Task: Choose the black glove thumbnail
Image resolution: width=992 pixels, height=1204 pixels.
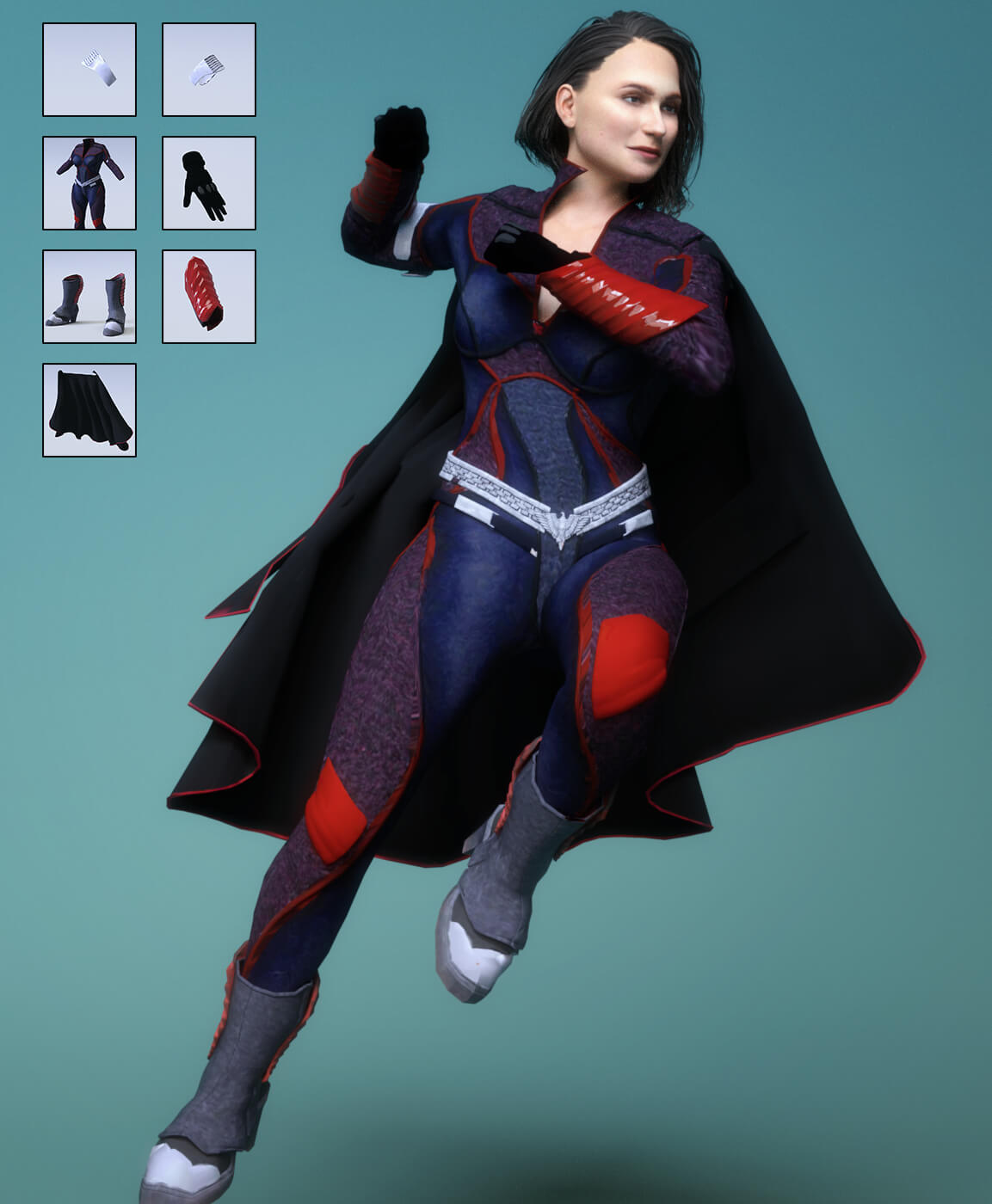Action: point(209,183)
